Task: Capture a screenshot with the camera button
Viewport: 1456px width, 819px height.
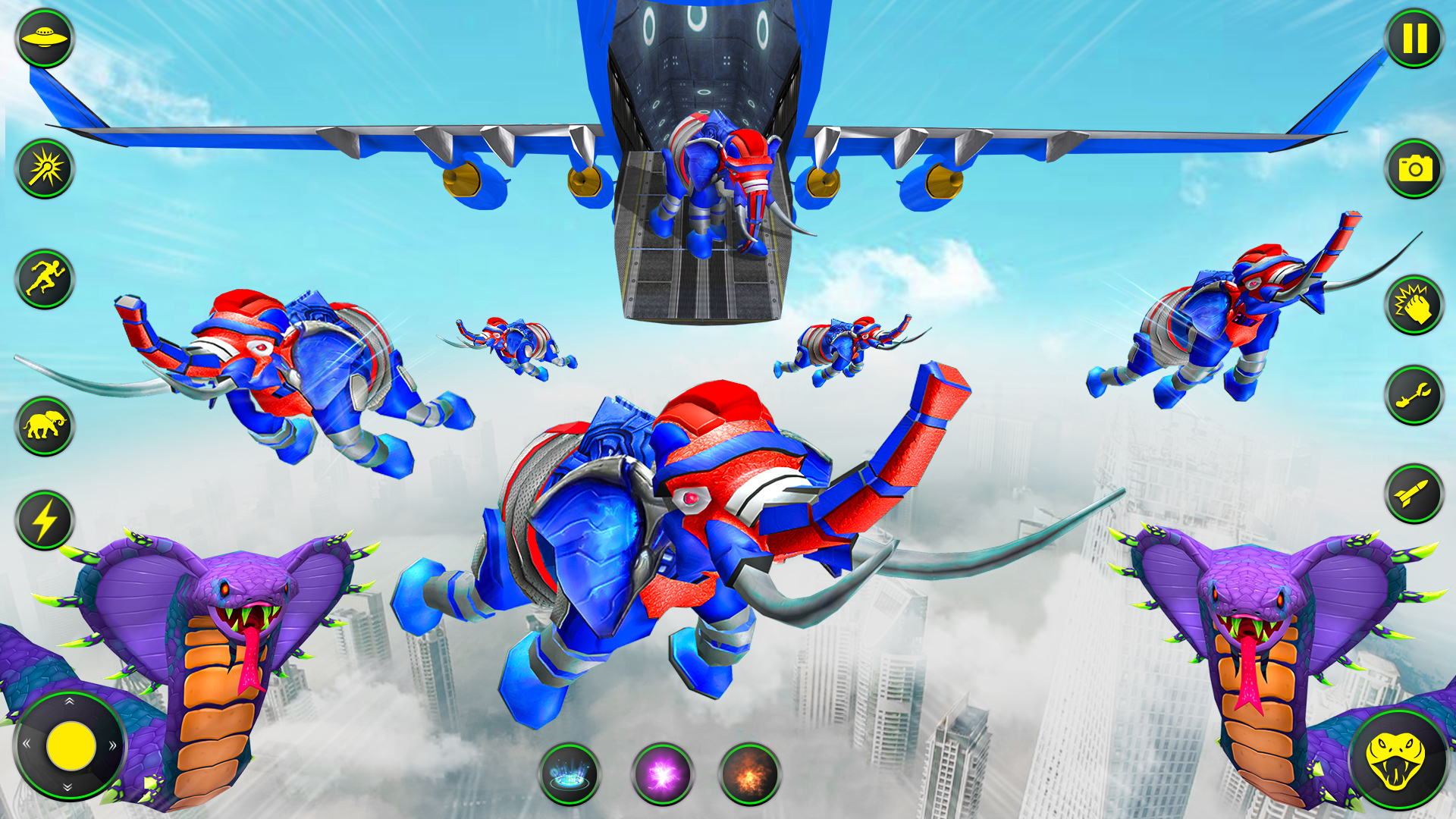Action: 1414,168
